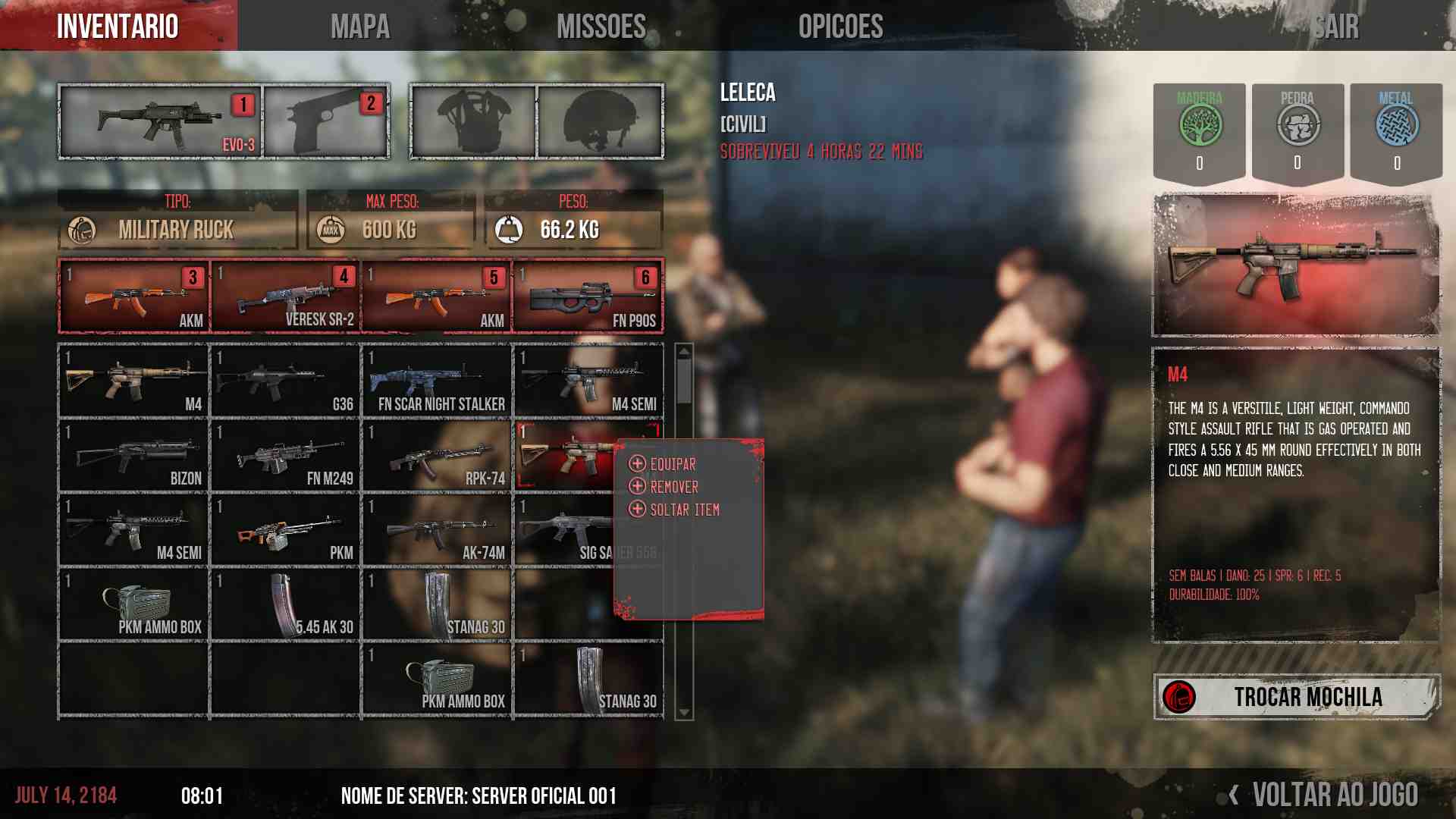This screenshot has width=1456, height=819.
Task: Select the FN SCAR Night Stalker slot
Action: click(x=437, y=380)
